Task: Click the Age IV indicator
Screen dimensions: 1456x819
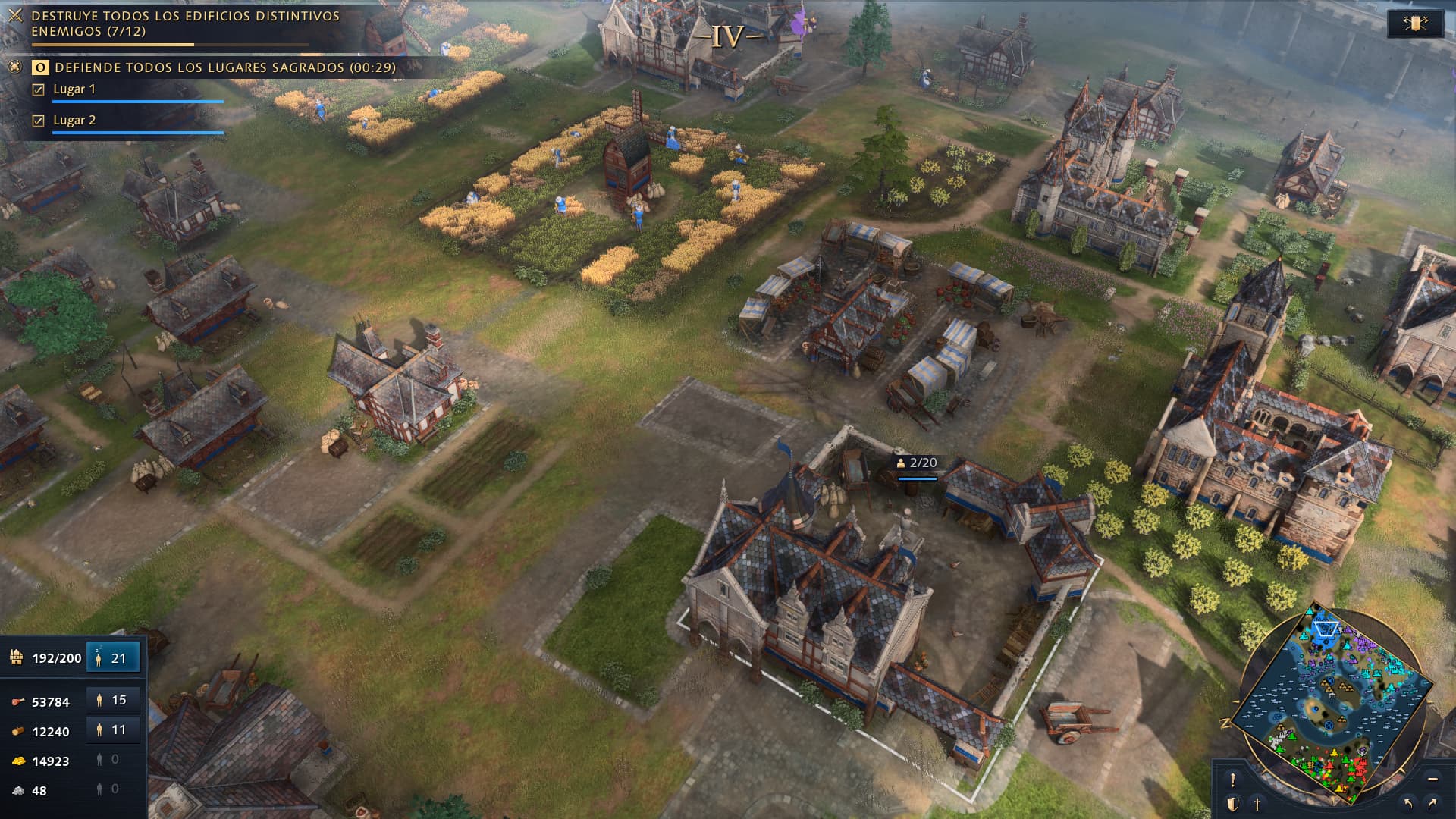Action: coord(728,36)
